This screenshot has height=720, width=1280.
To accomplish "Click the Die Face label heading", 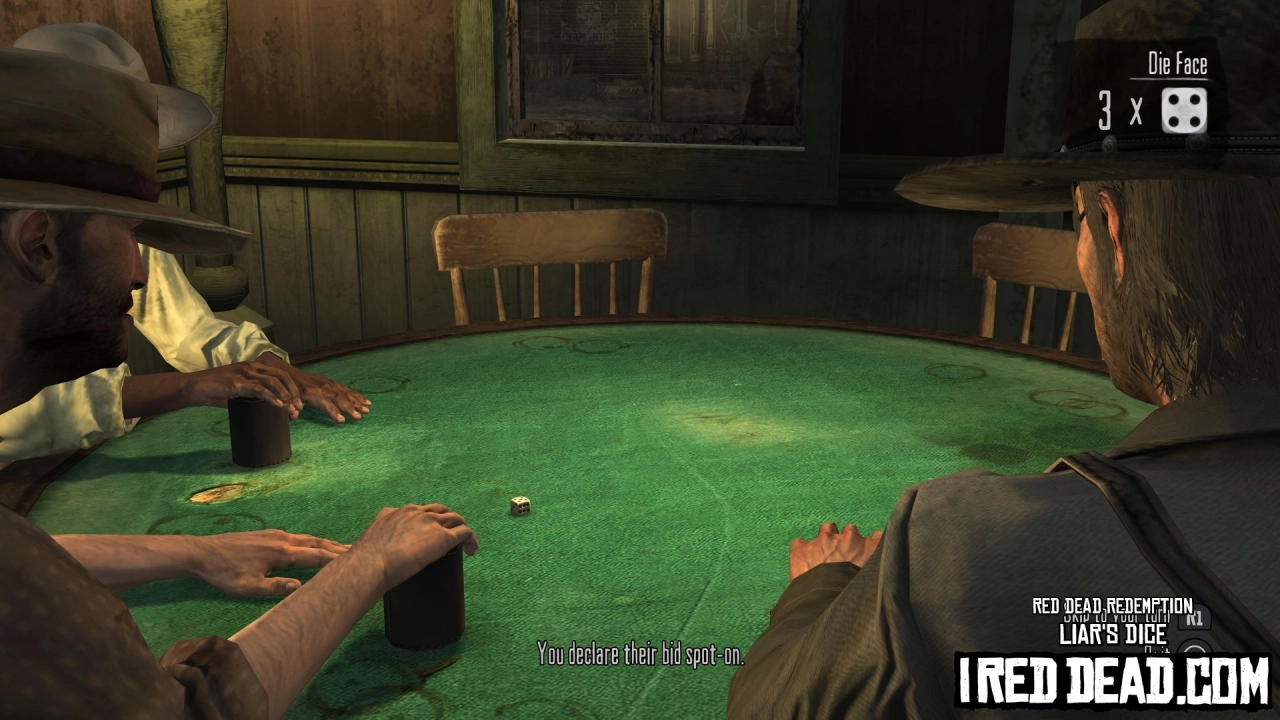I will click(x=1177, y=65).
